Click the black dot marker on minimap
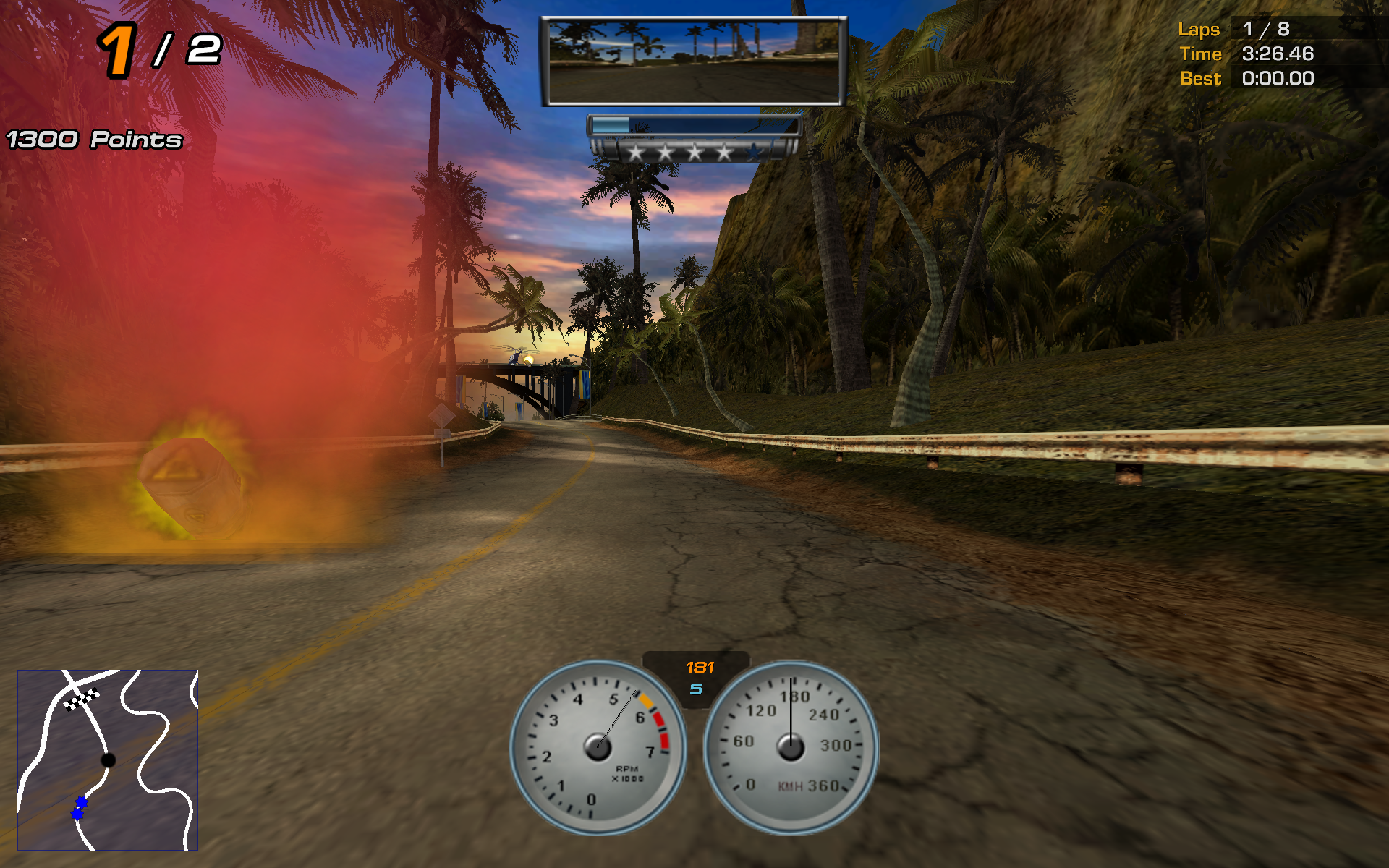Screen dimensions: 1389x868 pos(108,759)
